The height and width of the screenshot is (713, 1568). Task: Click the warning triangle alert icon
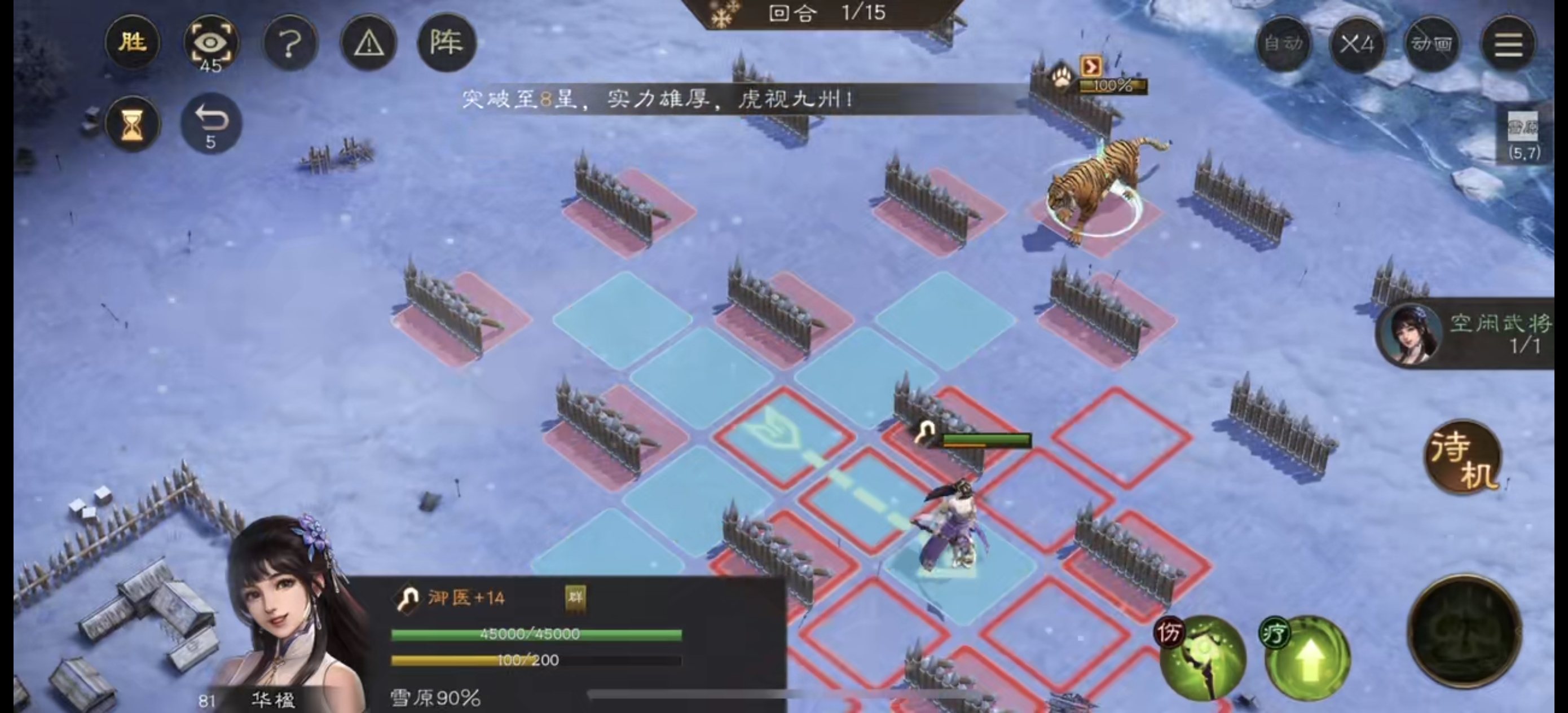click(369, 43)
